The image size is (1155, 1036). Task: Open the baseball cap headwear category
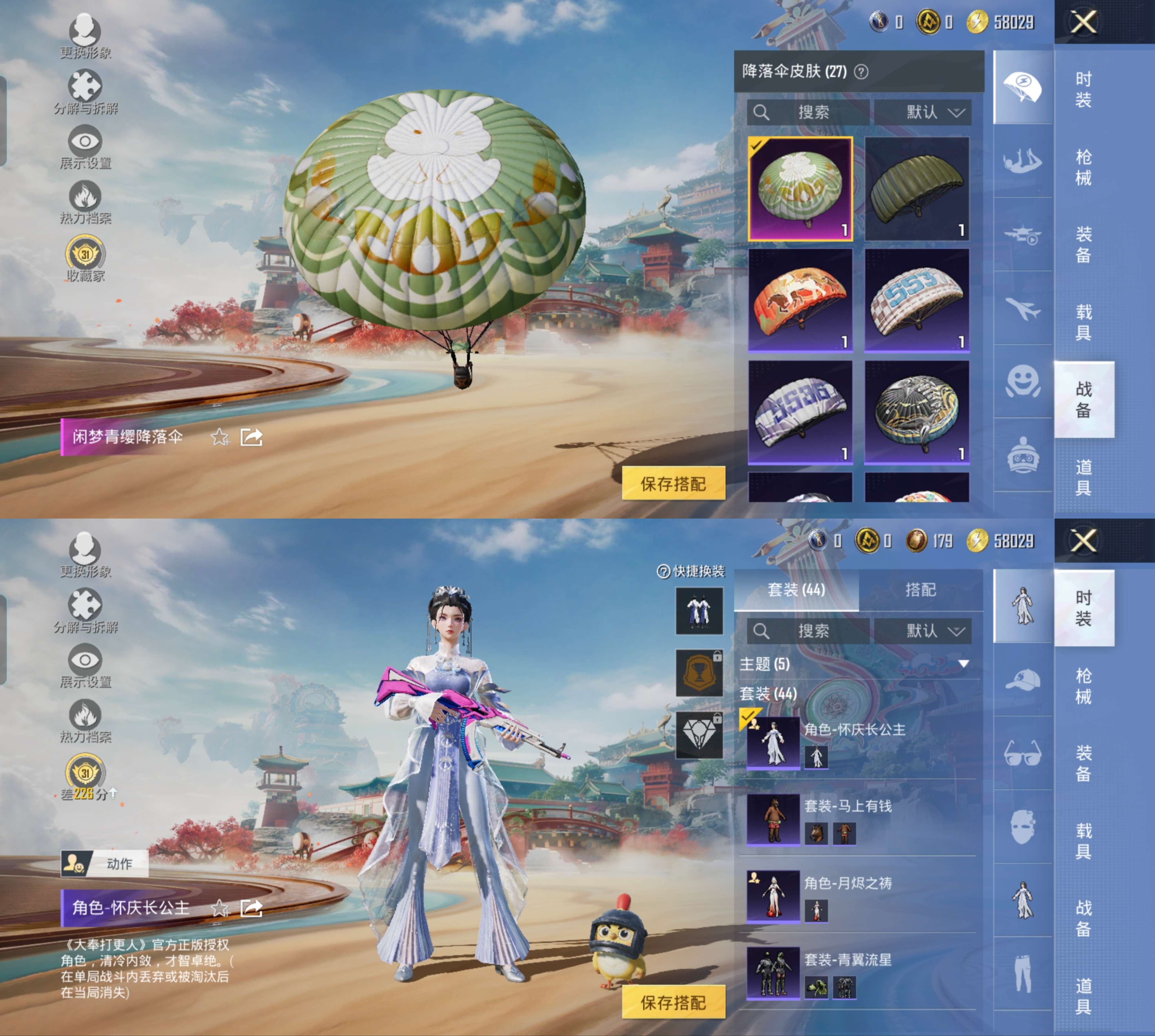tap(1023, 680)
